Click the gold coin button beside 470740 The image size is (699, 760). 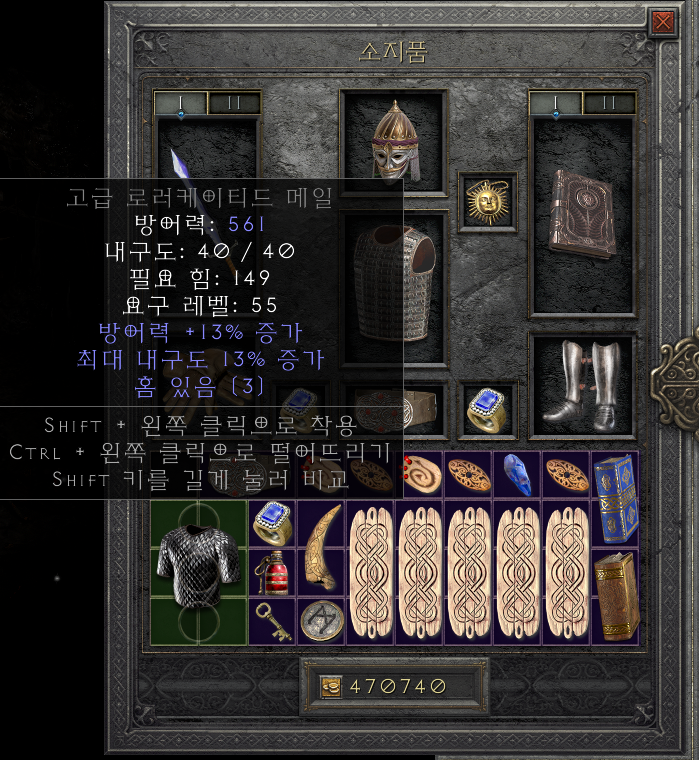[x=331, y=686]
